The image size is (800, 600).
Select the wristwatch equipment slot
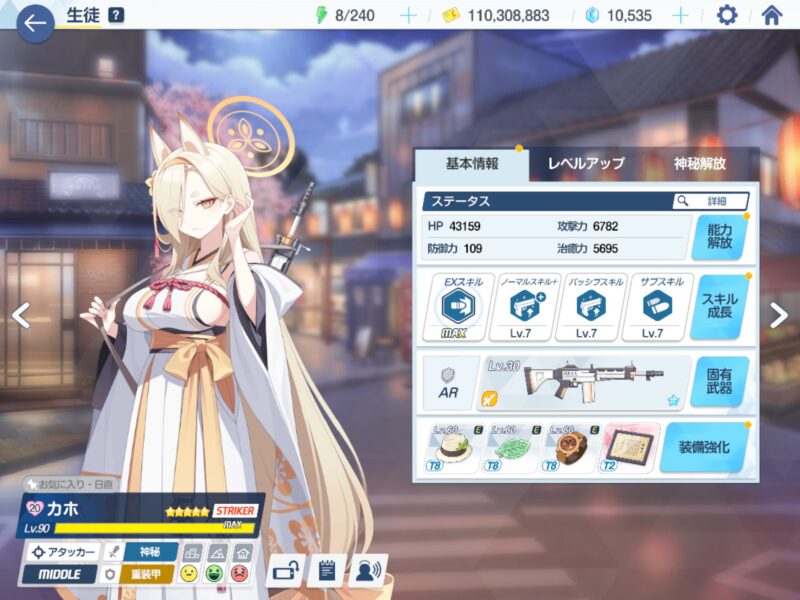[572, 447]
